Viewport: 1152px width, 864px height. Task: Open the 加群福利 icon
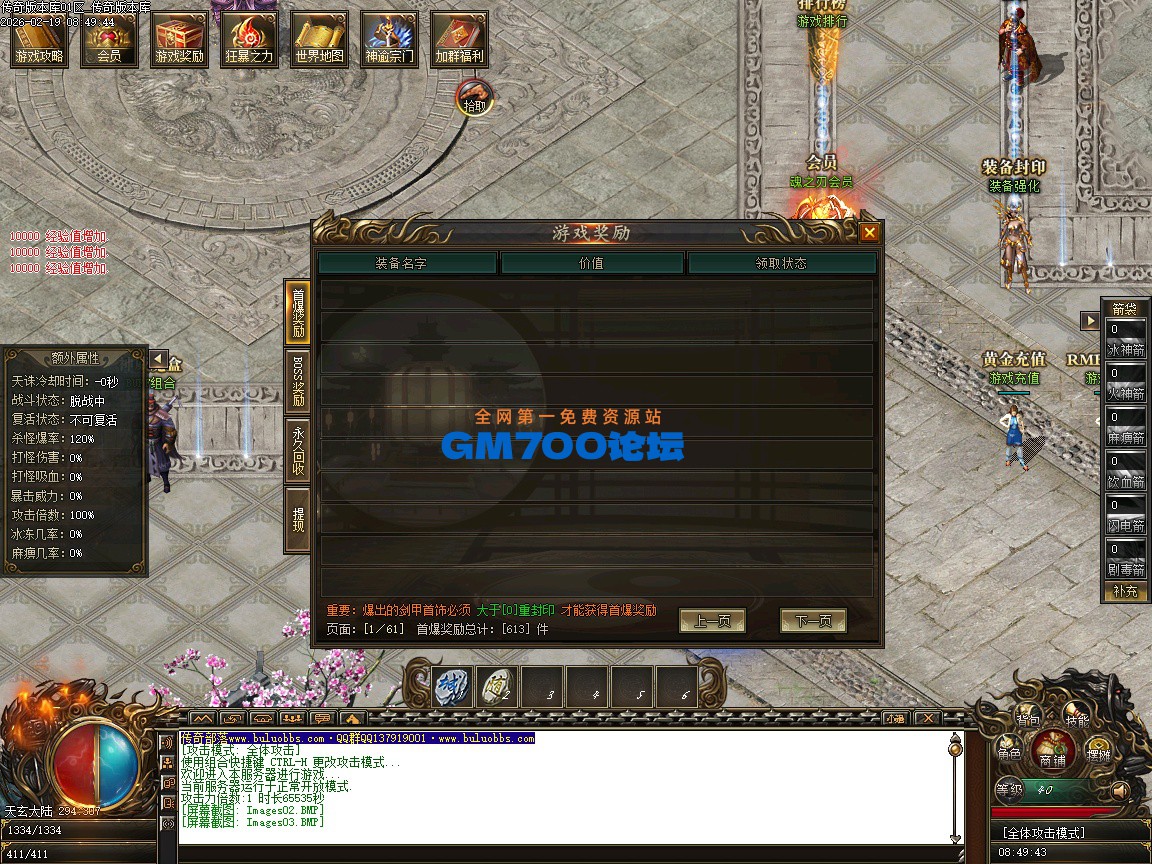[x=459, y=40]
